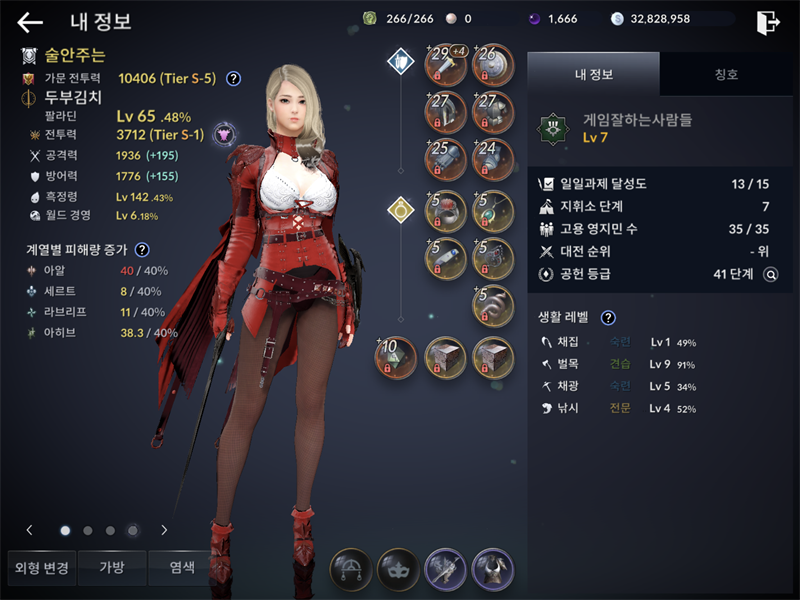Viewport: 800px width, 600px height.
Task: Toggle the helmet display round button
Action: click(492, 569)
